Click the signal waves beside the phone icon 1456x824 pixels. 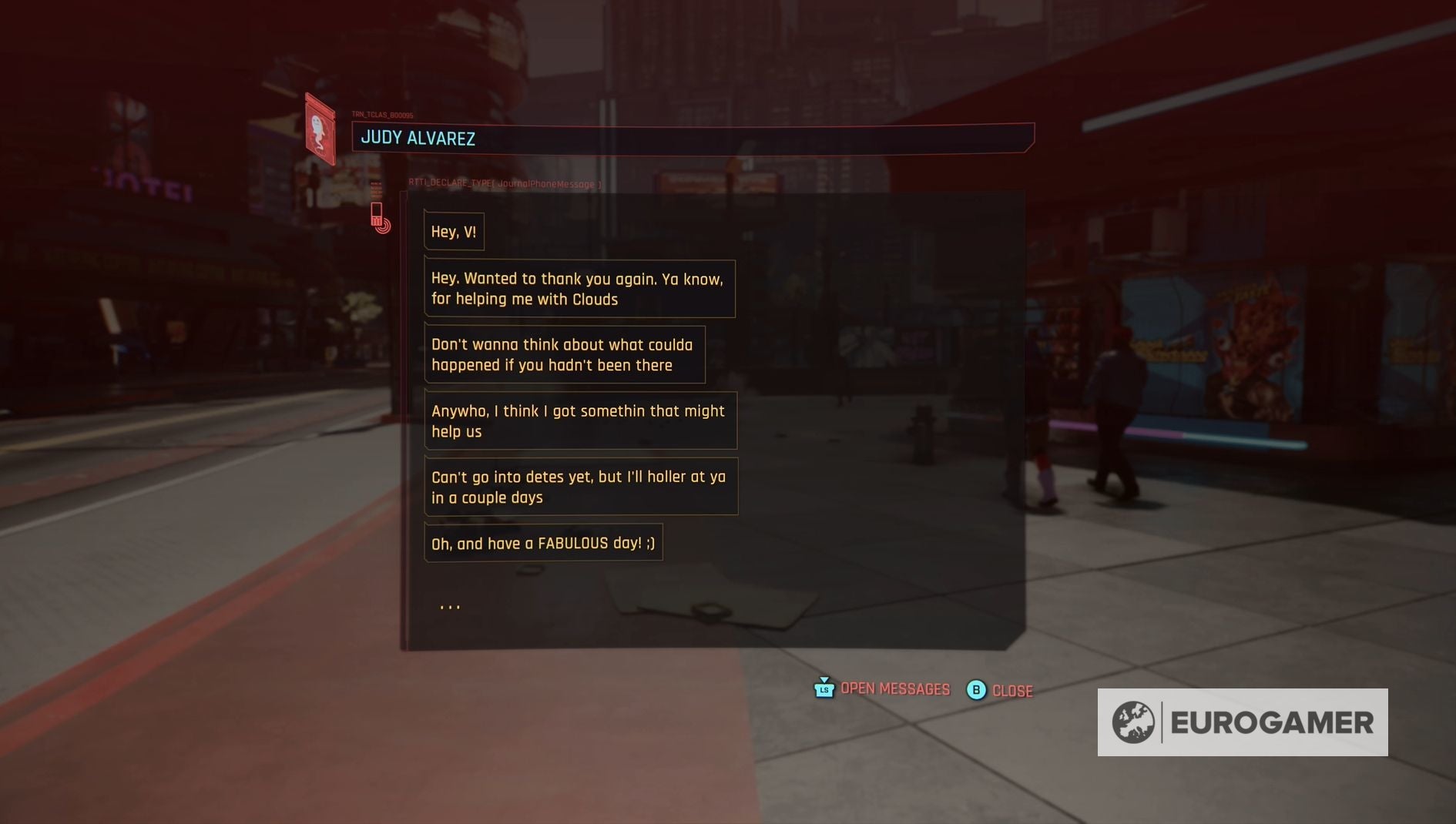tap(385, 226)
